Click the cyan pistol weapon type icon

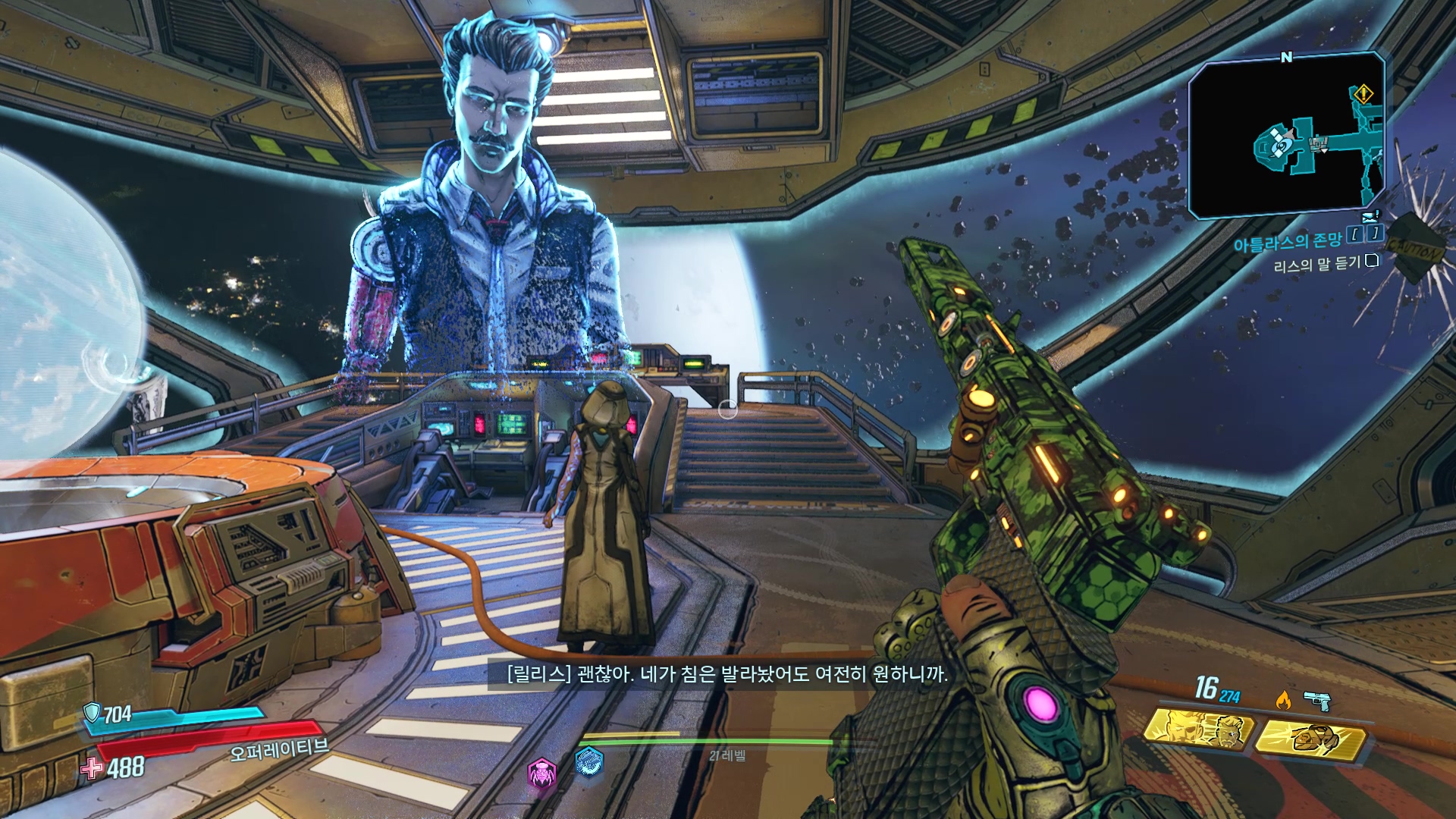pos(1318,700)
